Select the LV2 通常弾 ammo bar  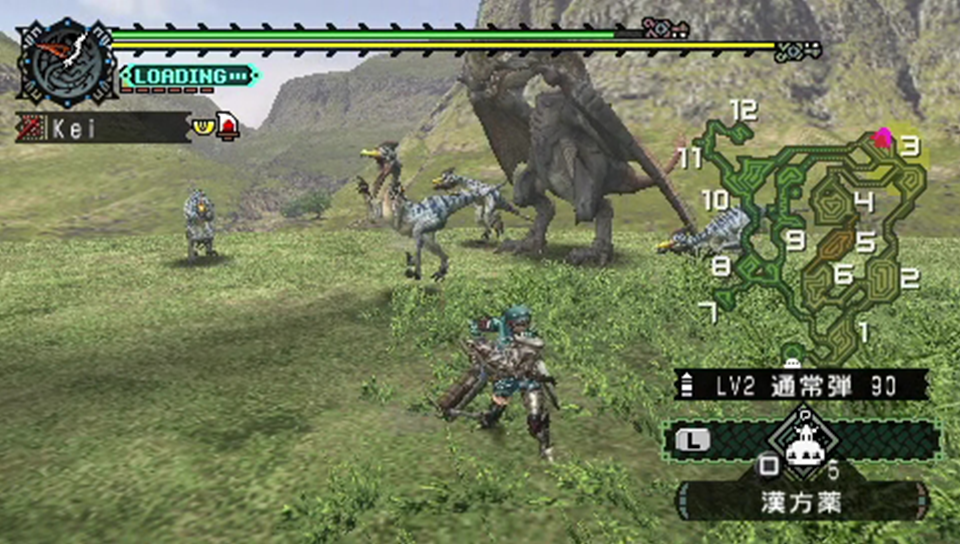pos(801,385)
